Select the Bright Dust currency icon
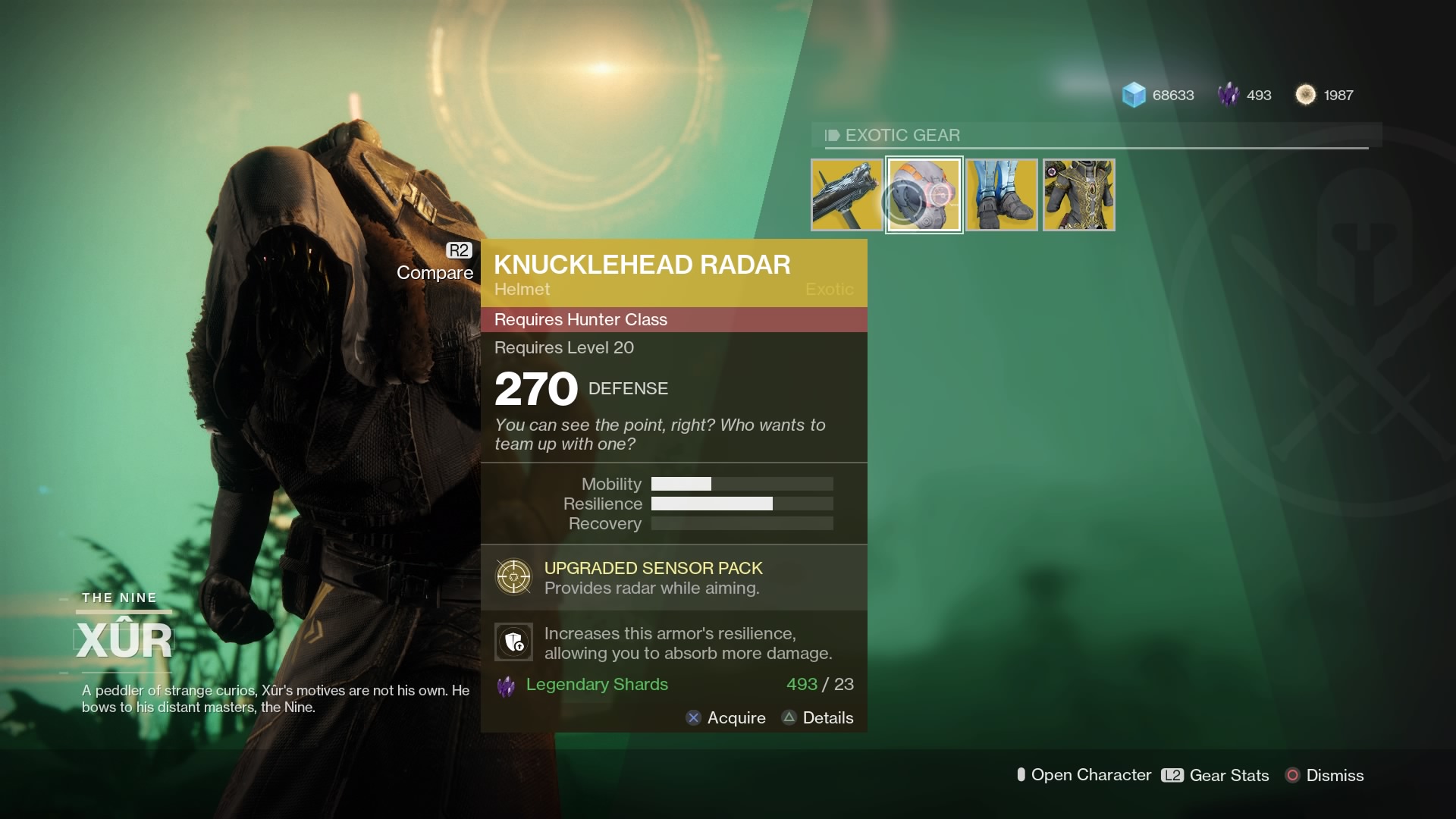Image resolution: width=1456 pixels, height=819 pixels. pos(1306,94)
